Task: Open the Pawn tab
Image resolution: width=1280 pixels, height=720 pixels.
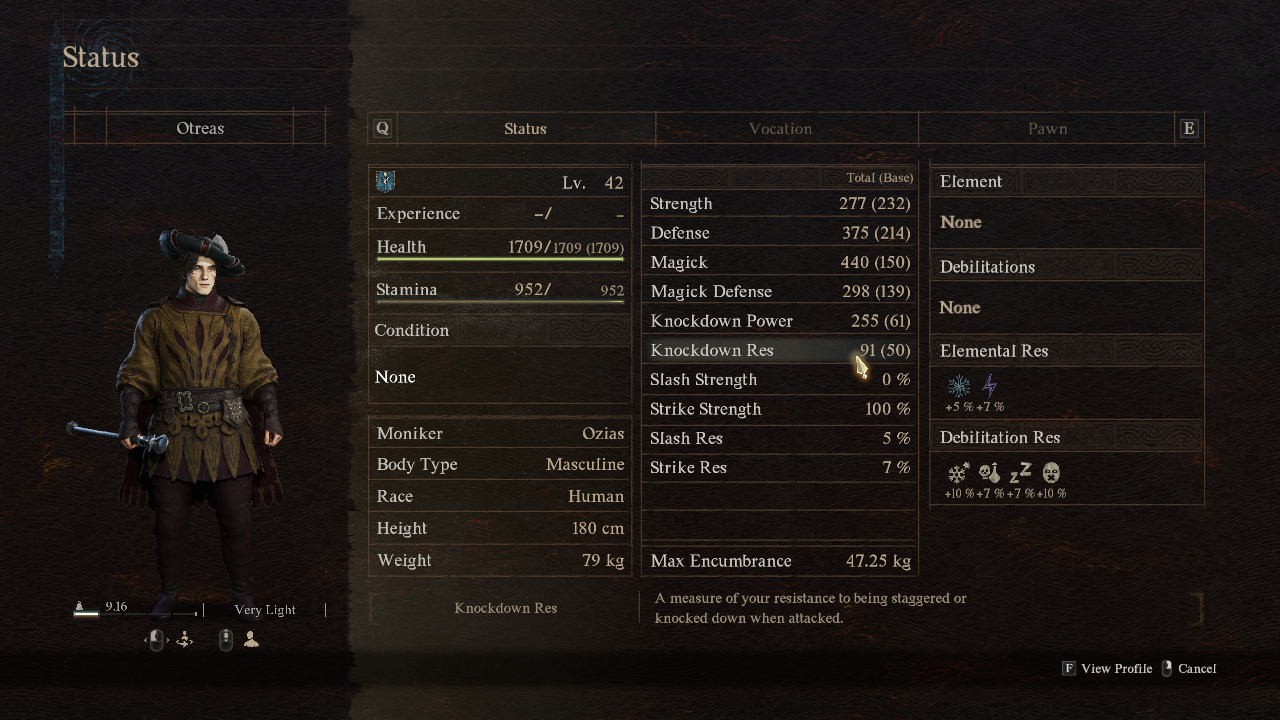Action: pos(1047,129)
